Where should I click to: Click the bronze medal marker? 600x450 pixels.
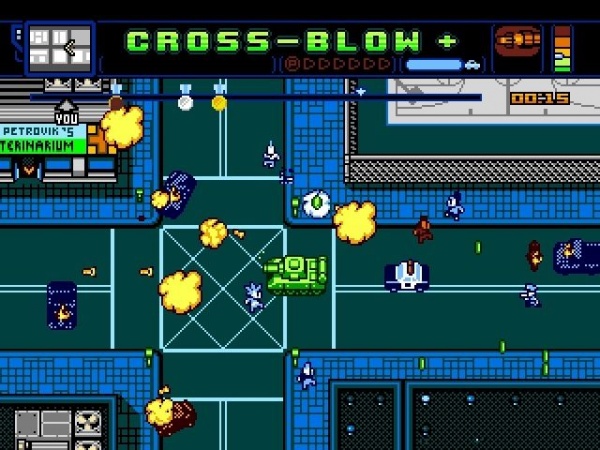click(x=117, y=100)
